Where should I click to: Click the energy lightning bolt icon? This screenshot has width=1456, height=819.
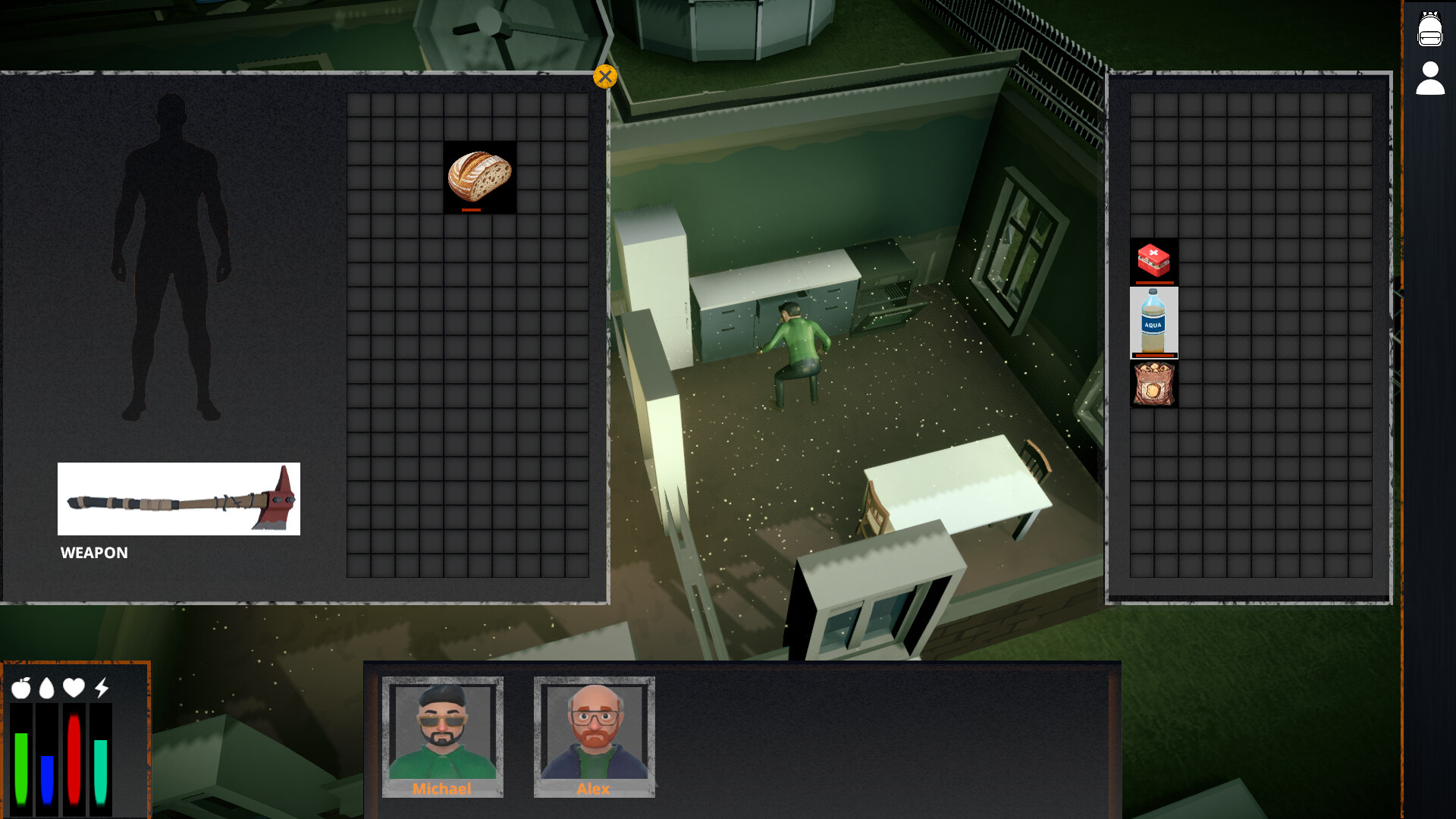click(x=99, y=689)
